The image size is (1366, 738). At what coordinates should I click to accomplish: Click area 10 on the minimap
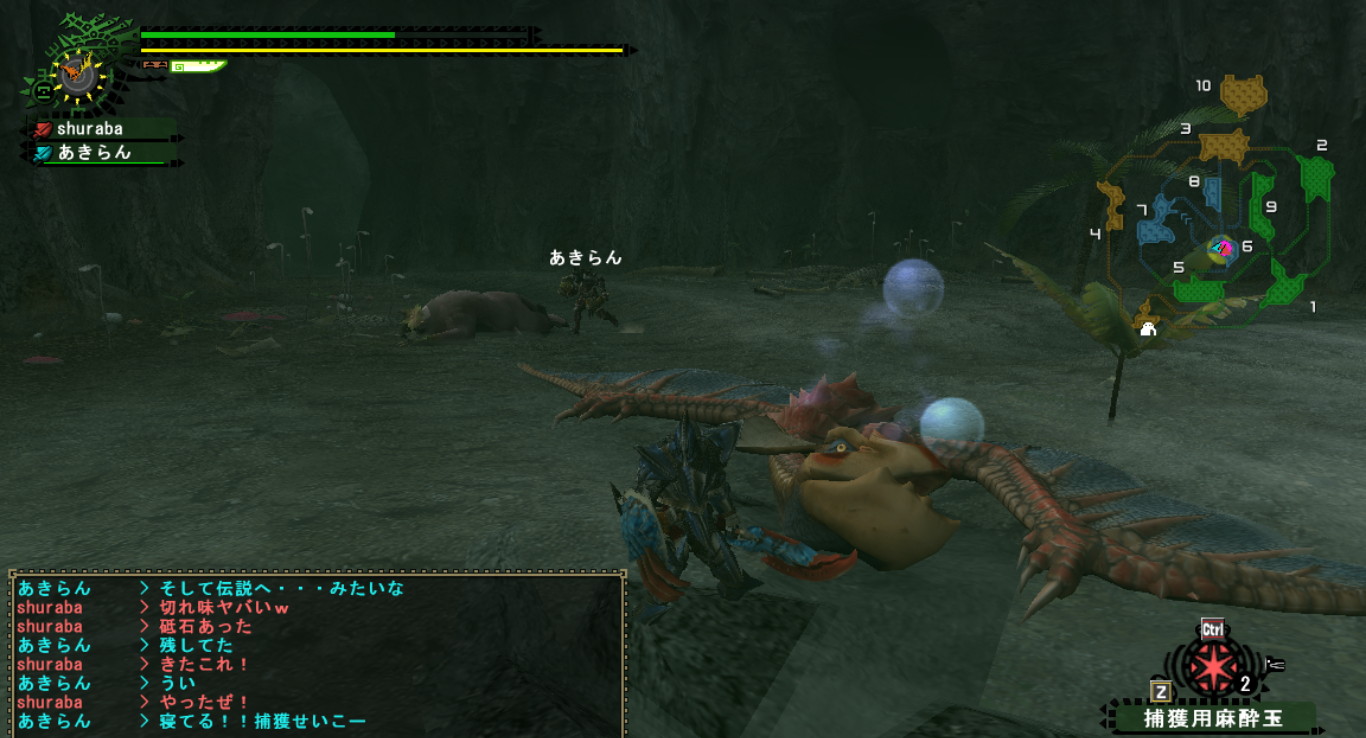(x=1242, y=95)
